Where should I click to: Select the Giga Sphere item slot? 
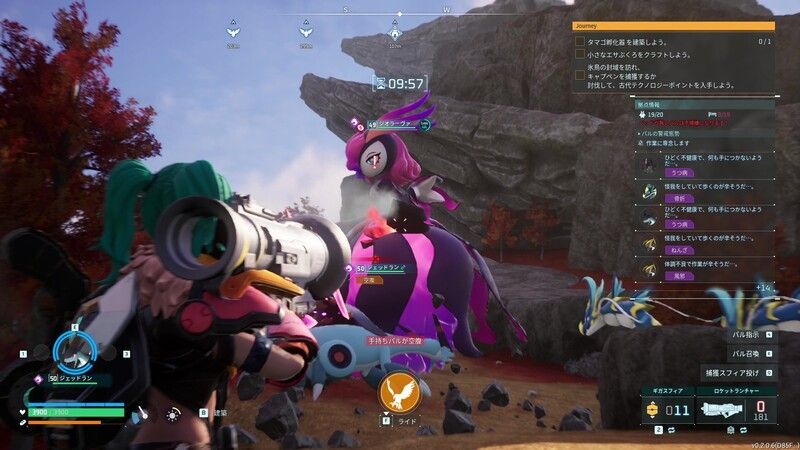(666, 409)
